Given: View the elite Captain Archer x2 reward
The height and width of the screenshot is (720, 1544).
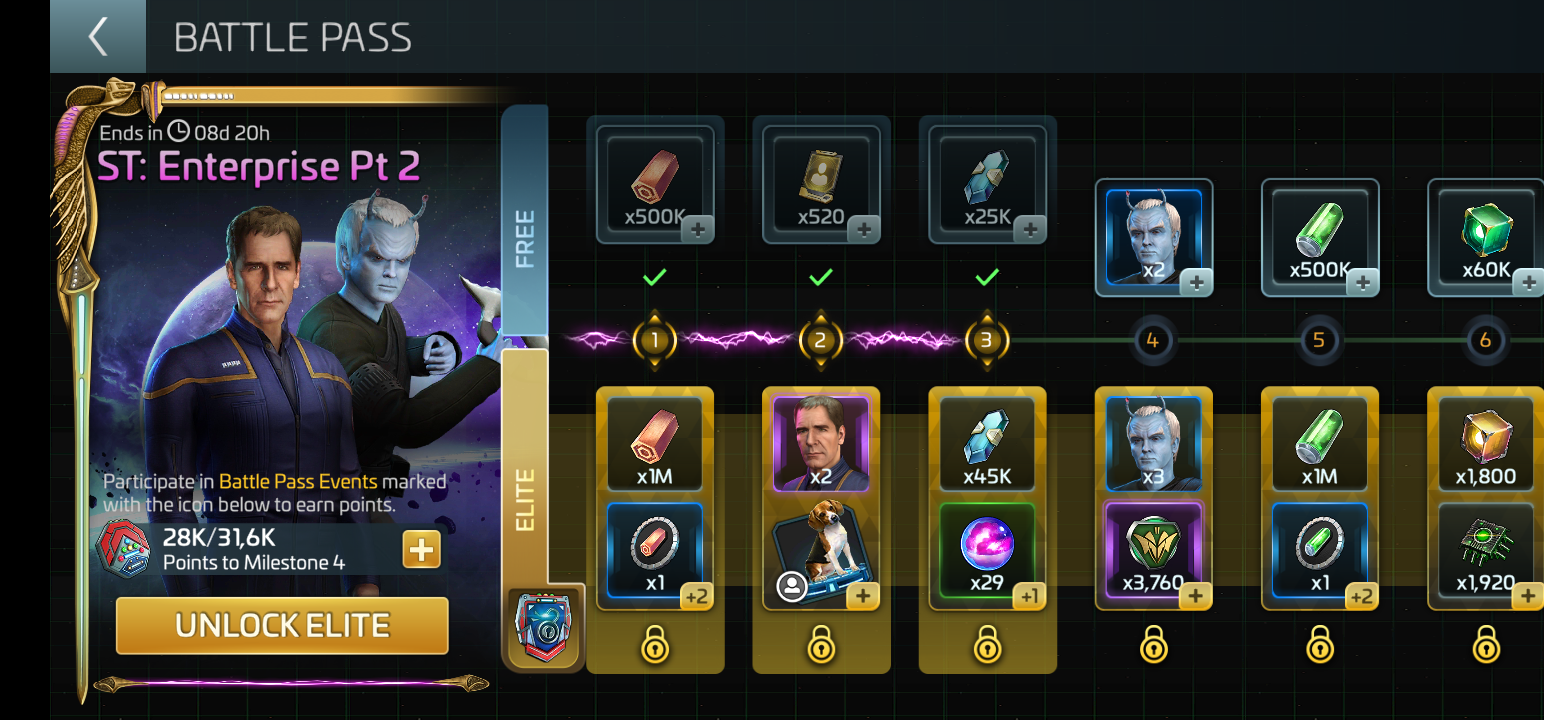Looking at the screenshot, I should coord(821,444).
